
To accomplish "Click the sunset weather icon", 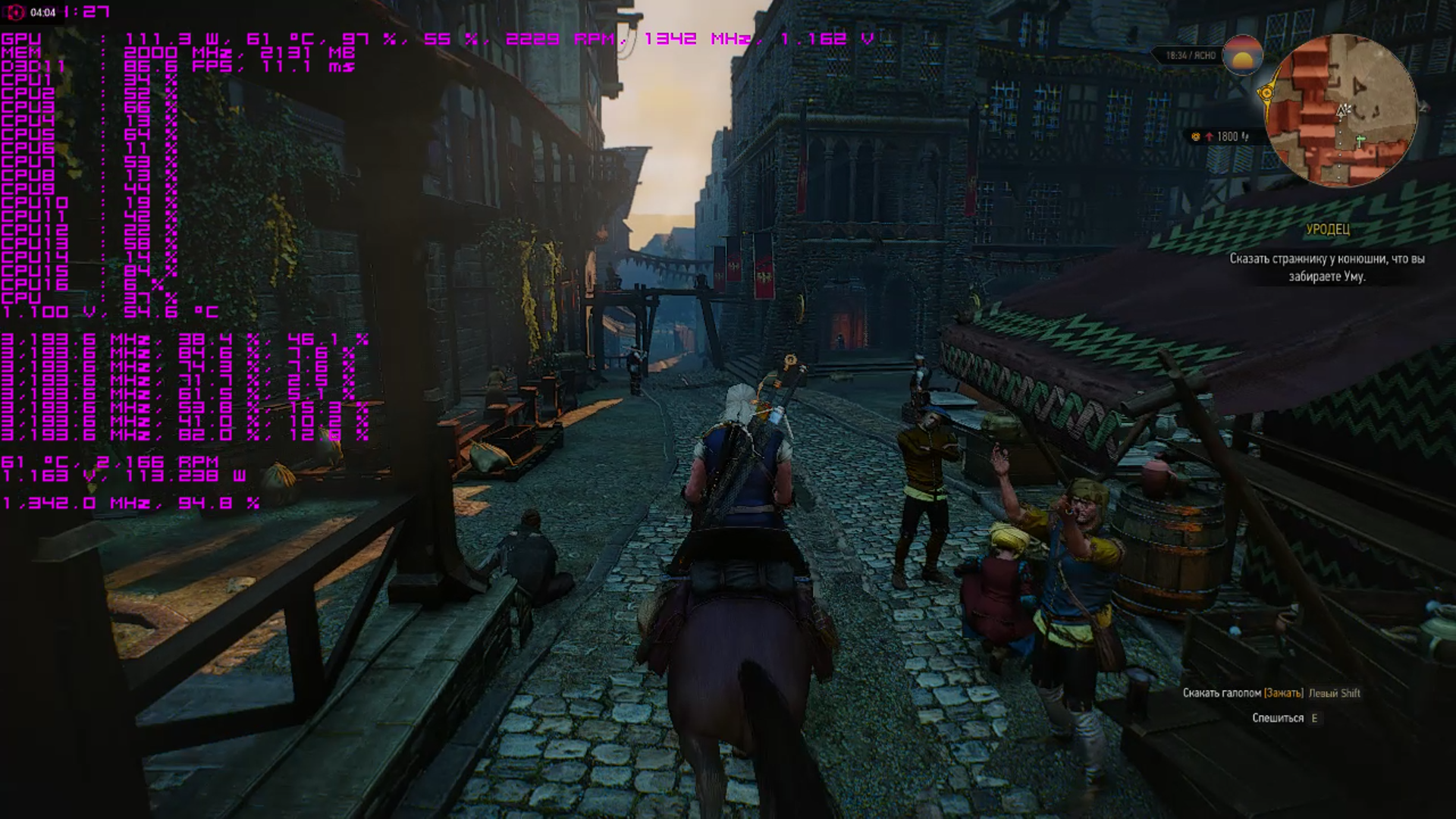I will point(1242,55).
